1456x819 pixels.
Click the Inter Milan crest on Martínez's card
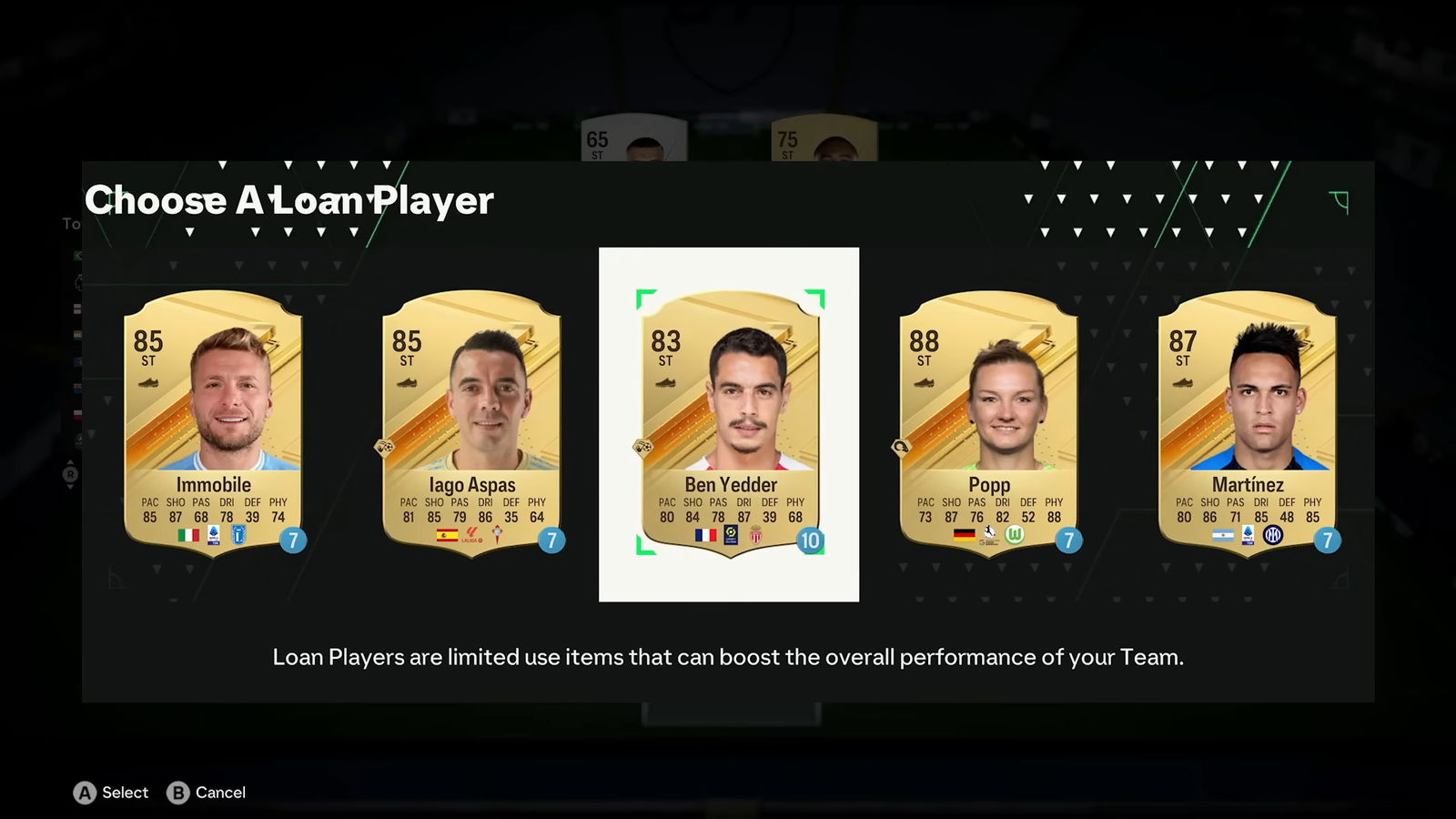(x=1274, y=537)
